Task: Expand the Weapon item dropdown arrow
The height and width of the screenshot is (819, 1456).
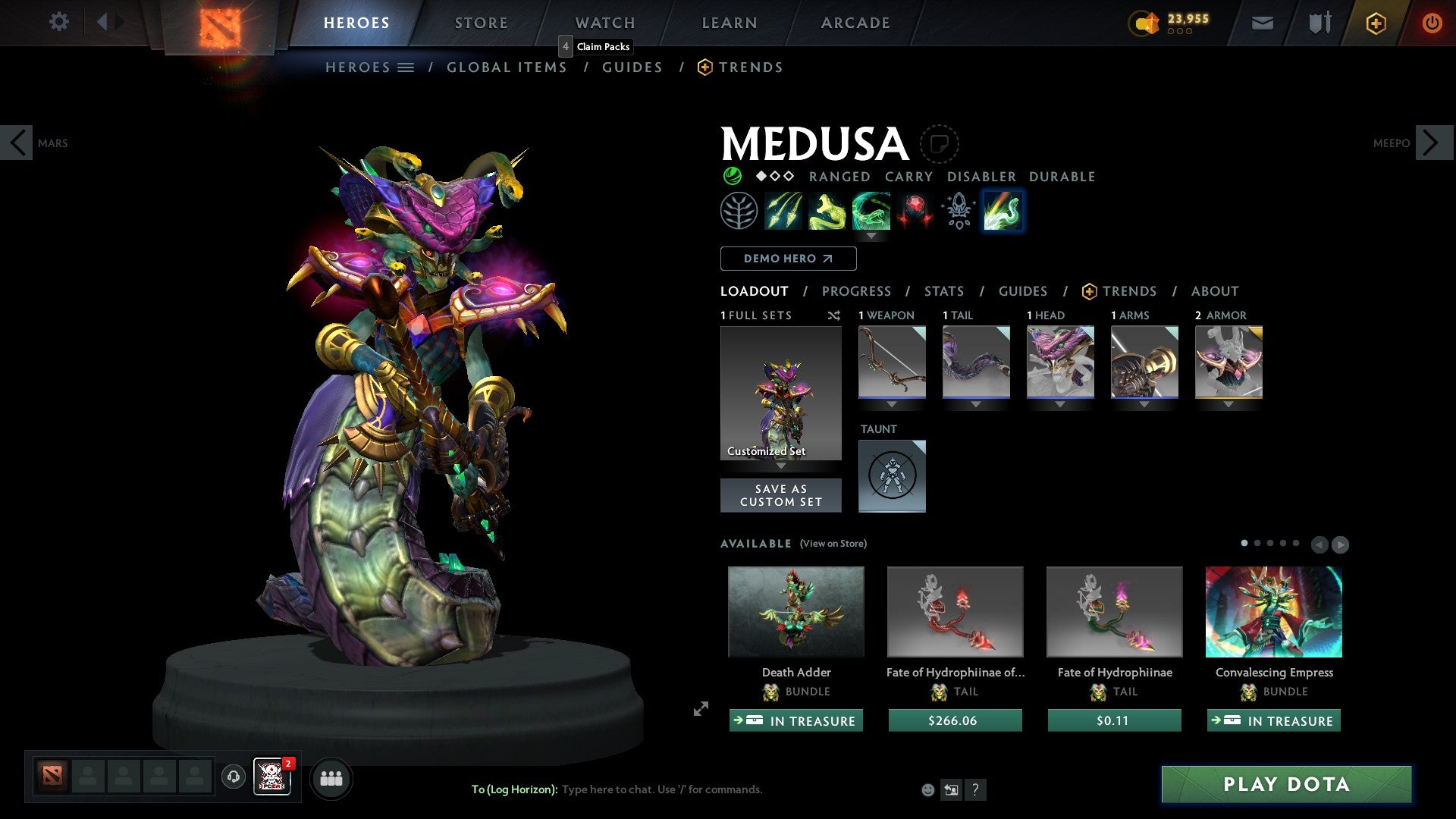Action: (x=892, y=404)
